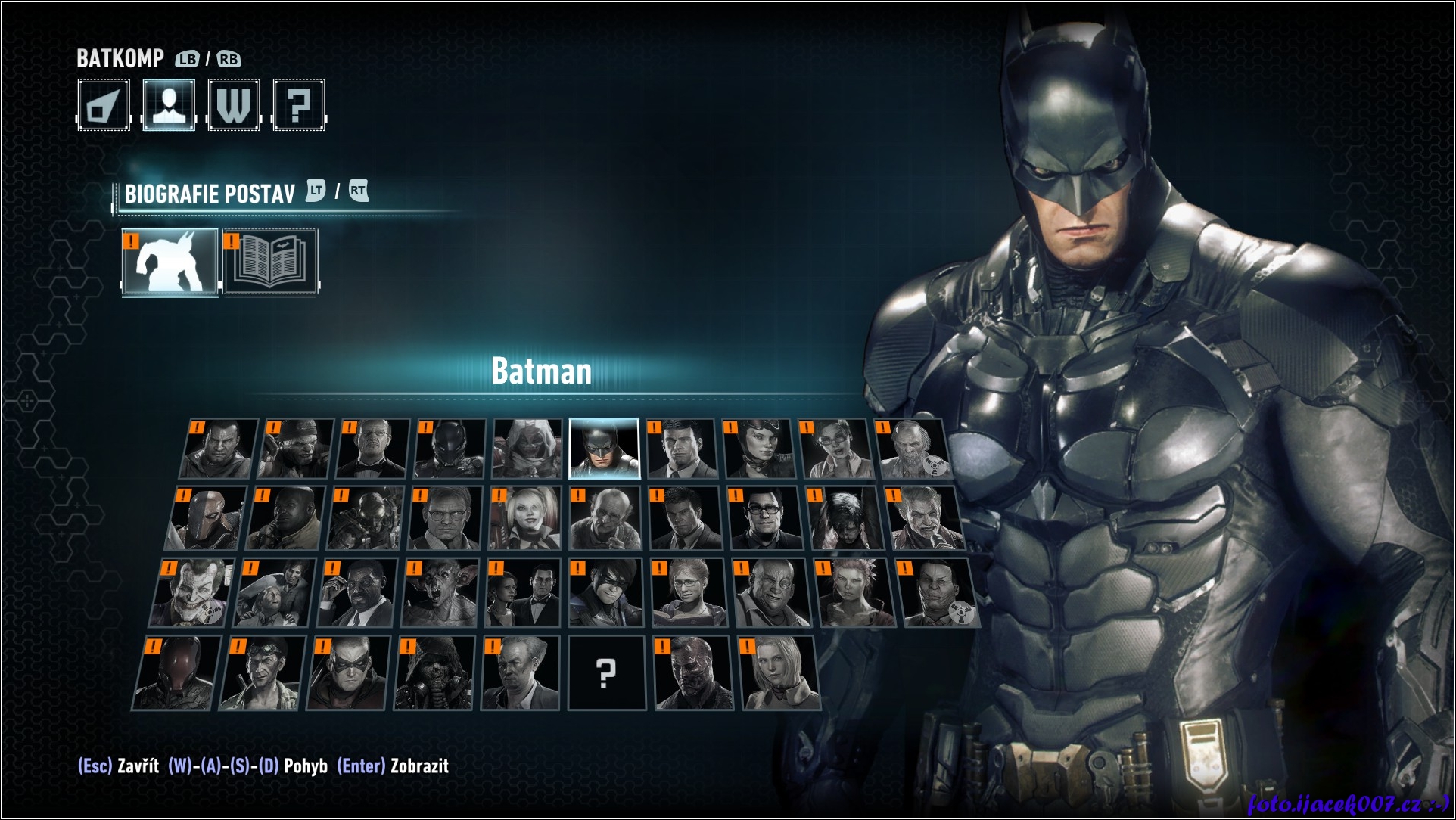Open the first Batcomputer tab with angled shape
Image resolution: width=1456 pixels, height=820 pixels.
(x=104, y=105)
